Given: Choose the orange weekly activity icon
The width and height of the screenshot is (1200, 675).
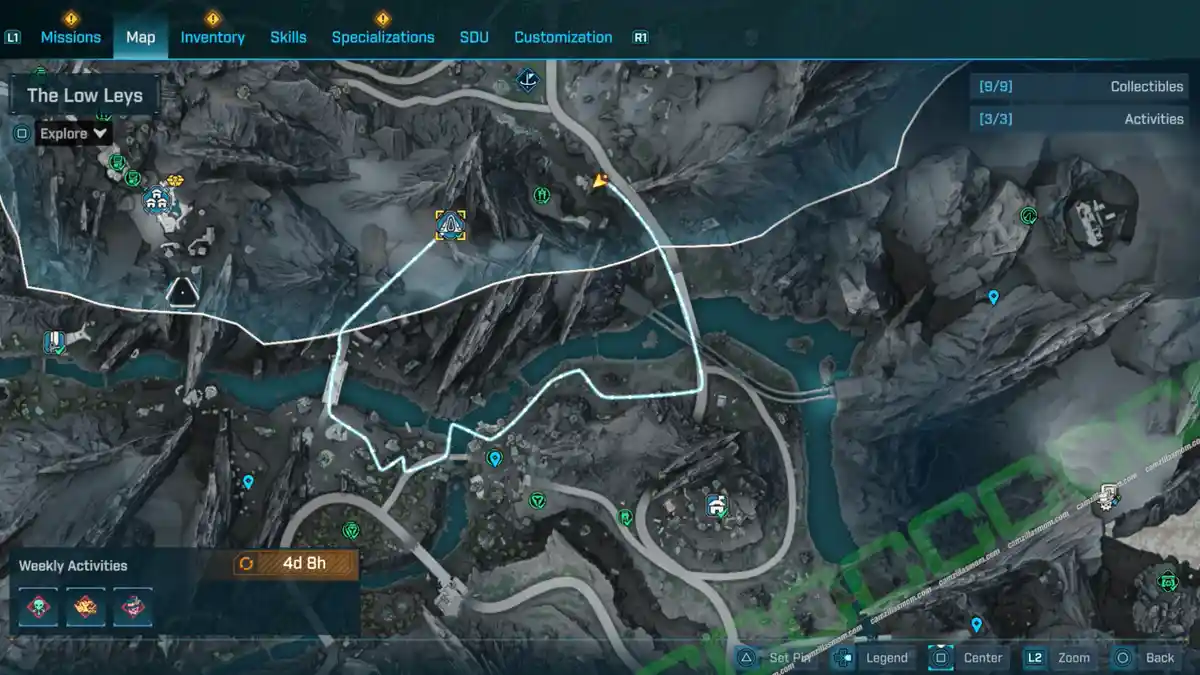Looking at the screenshot, I should tap(86, 607).
